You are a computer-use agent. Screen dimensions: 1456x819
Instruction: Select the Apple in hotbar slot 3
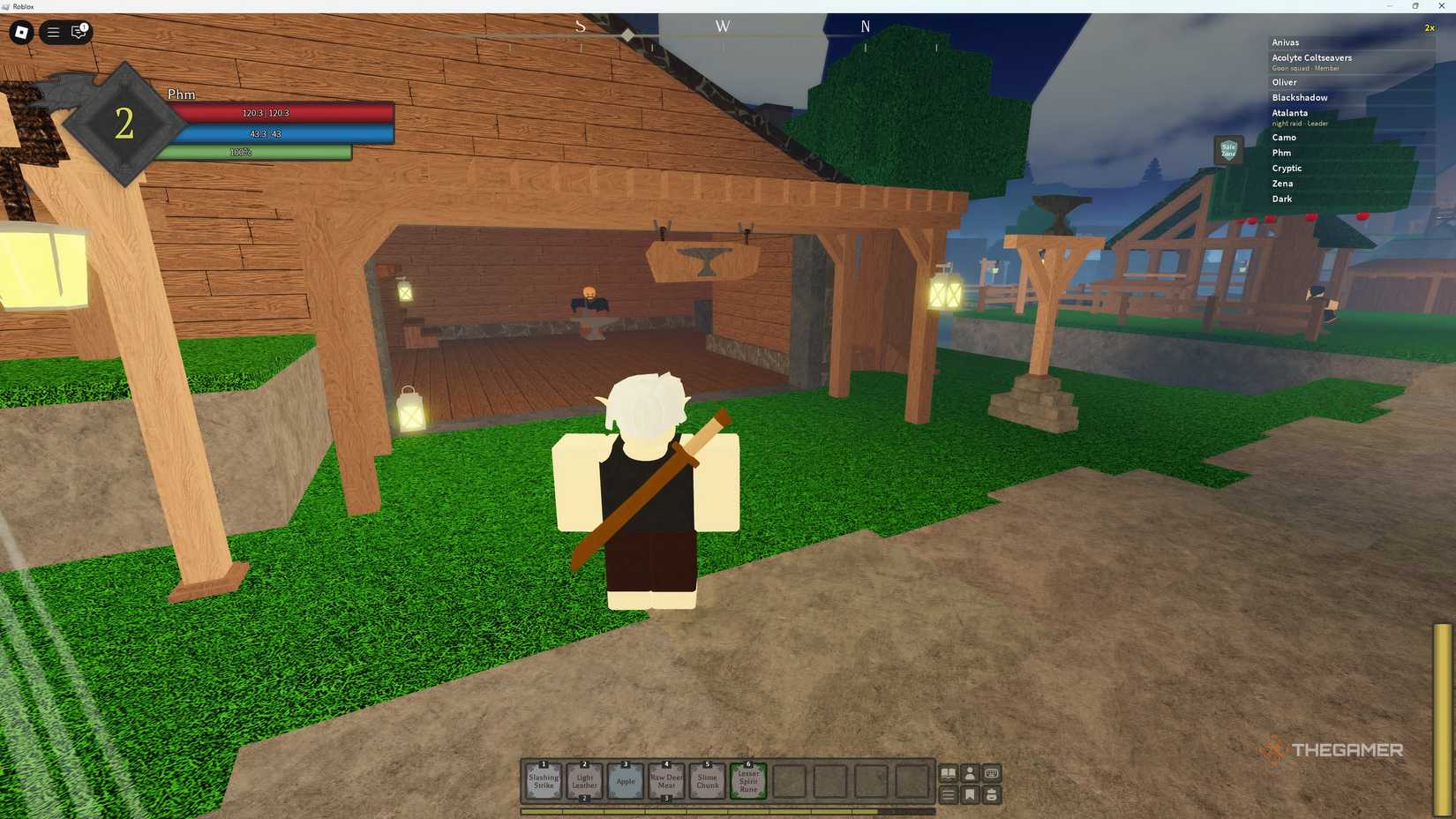point(625,780)
